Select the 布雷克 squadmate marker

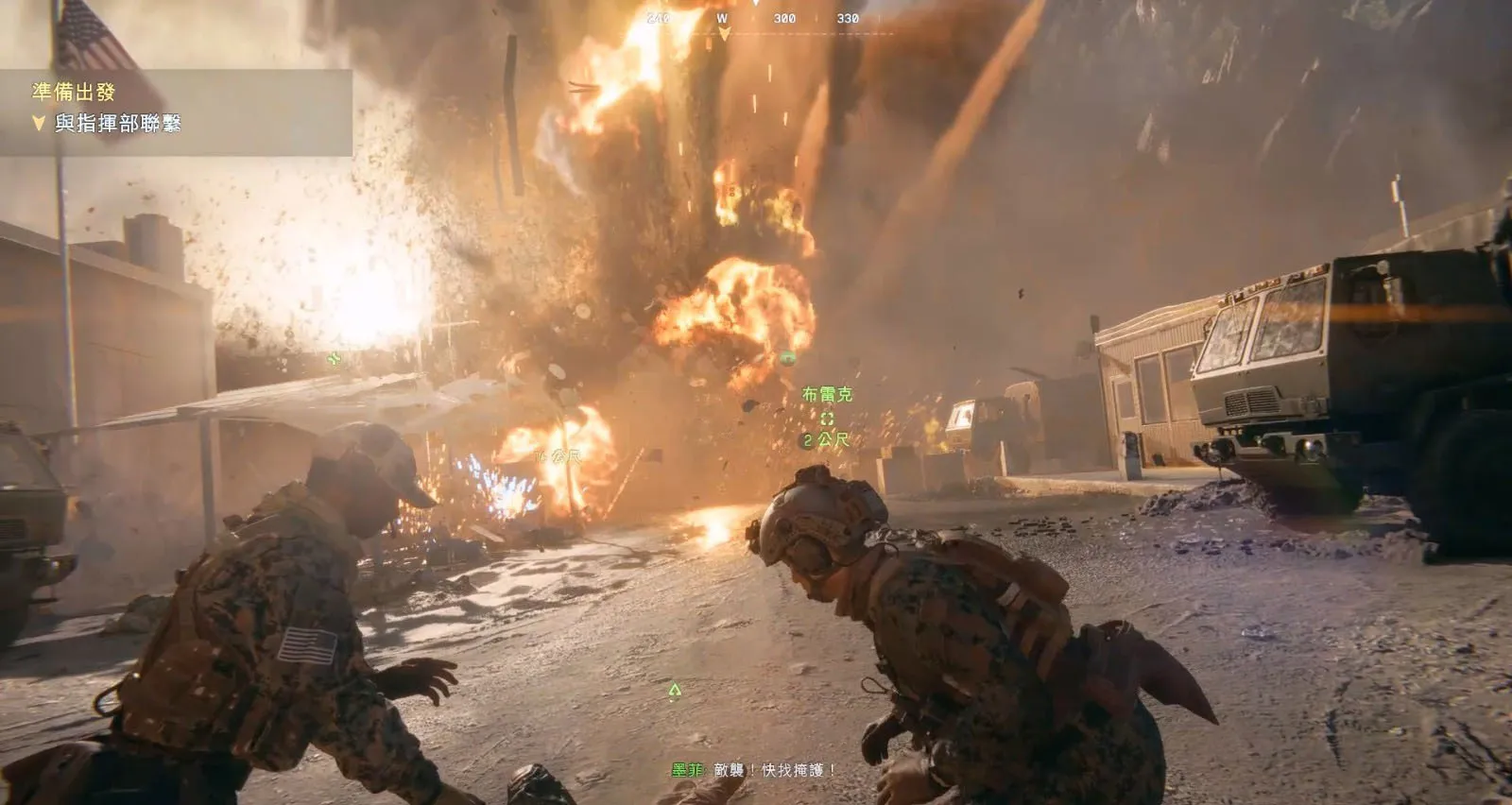827,417
